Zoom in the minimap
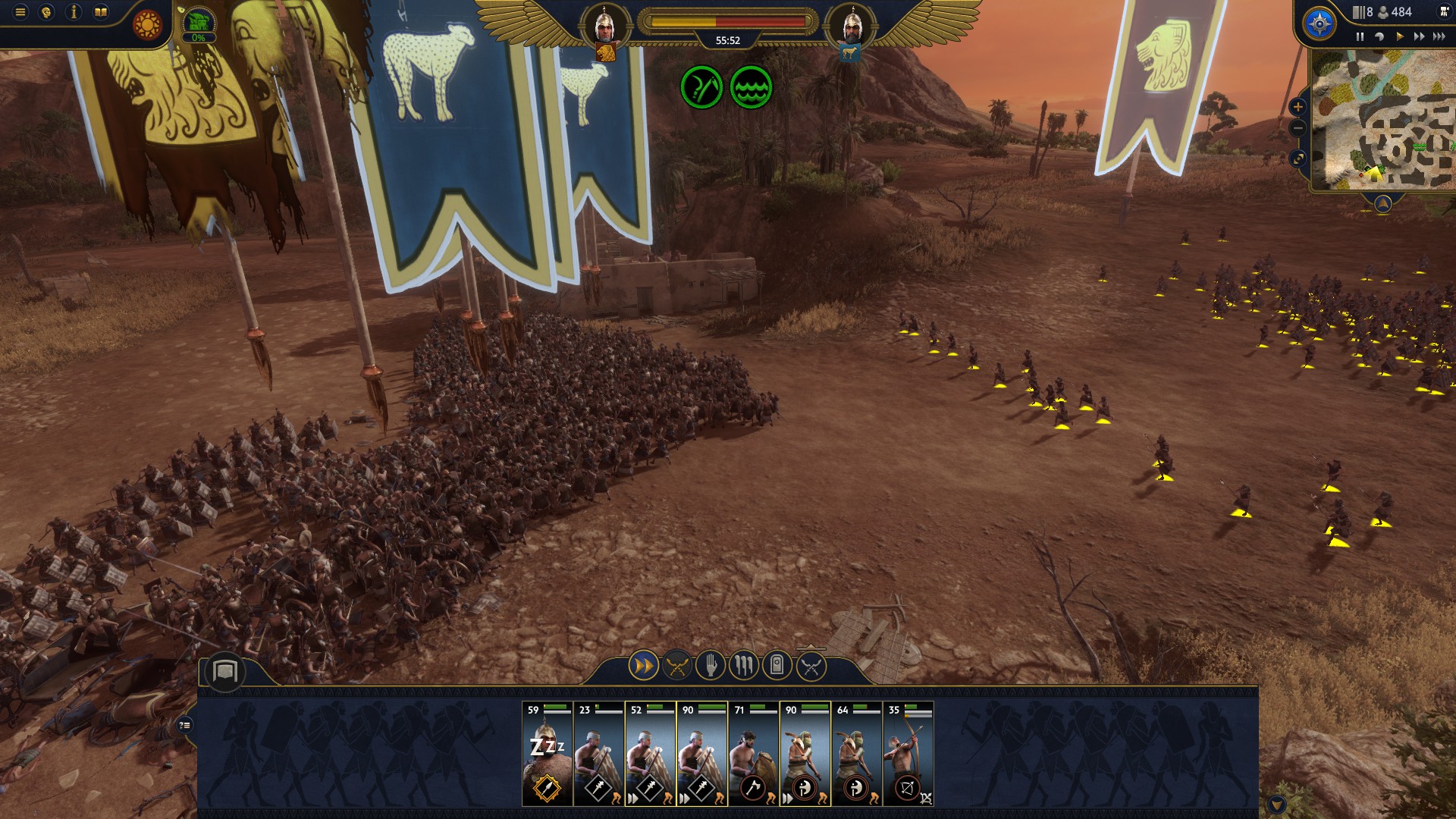1456x819 pixels. 1298,107
